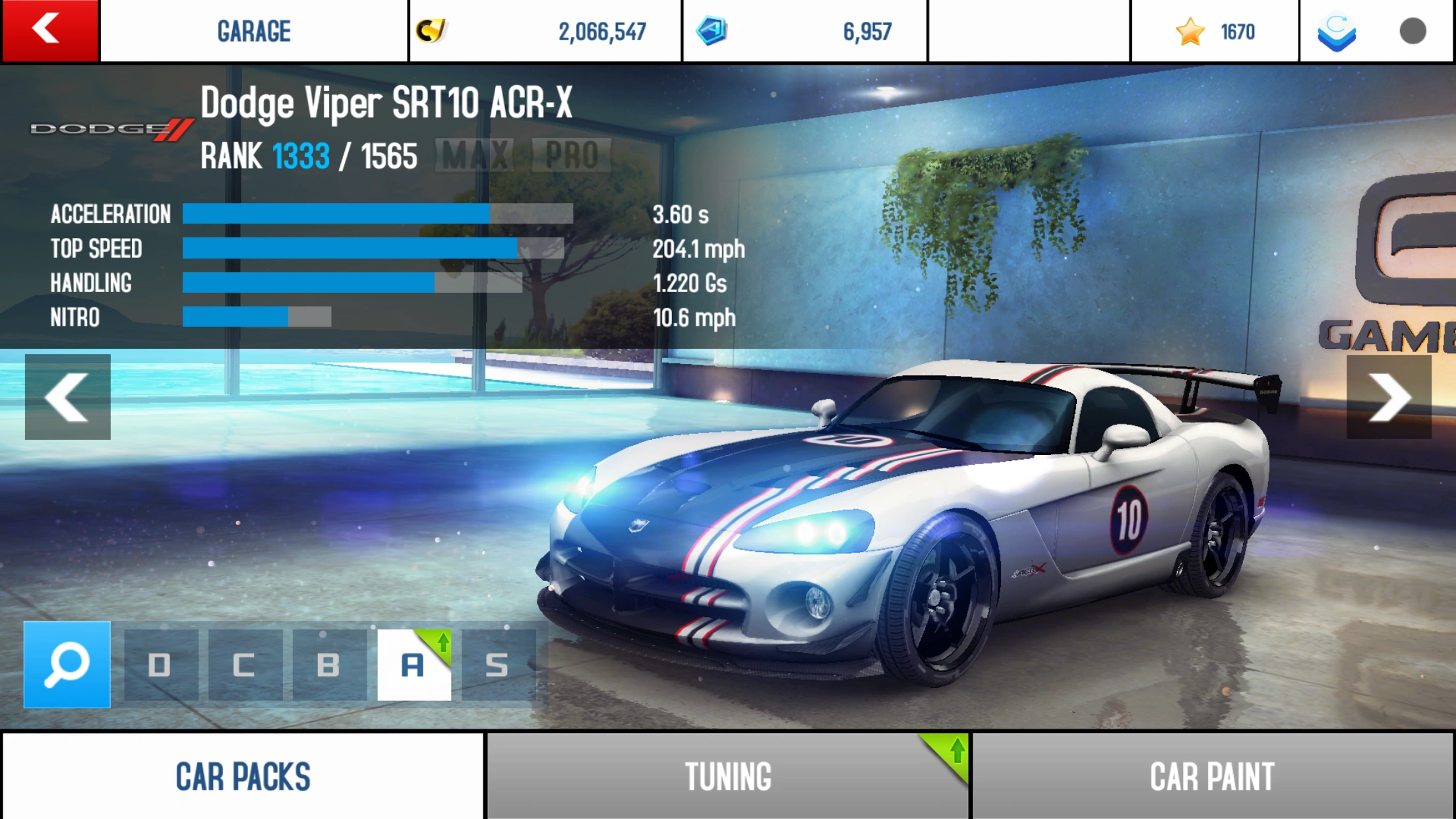Open the Car Paint options
Screen dimensions: 1456x819
[x=1212, y=776]
